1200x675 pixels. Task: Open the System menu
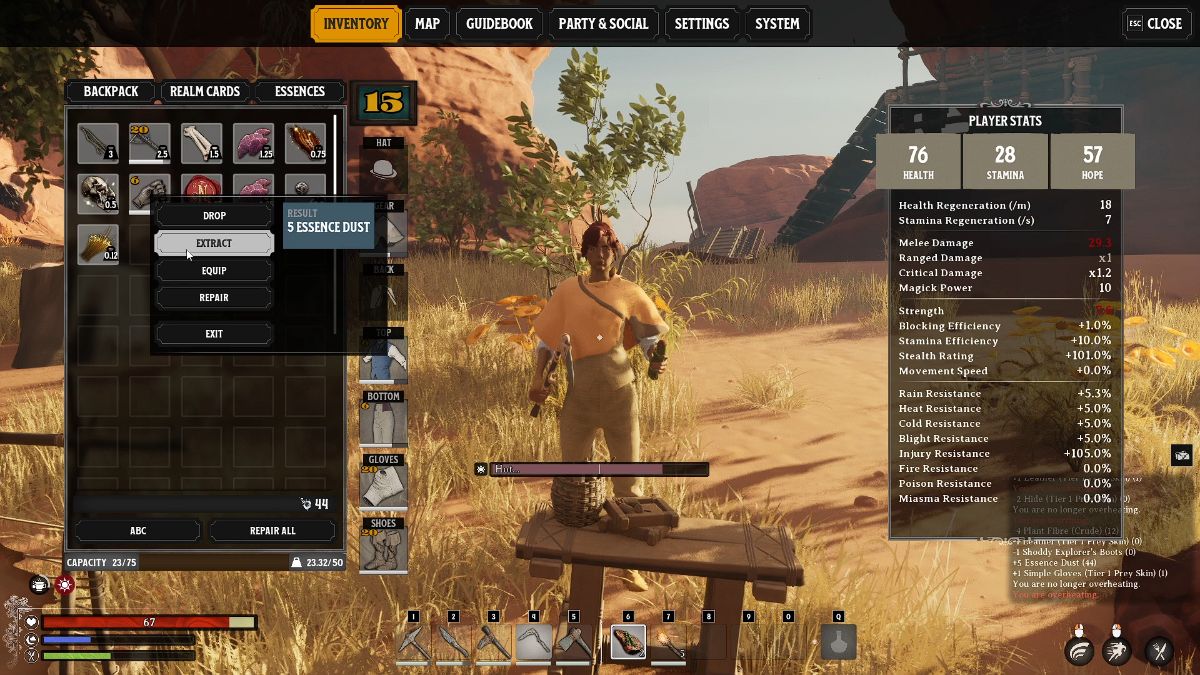(x=777, y=24)
